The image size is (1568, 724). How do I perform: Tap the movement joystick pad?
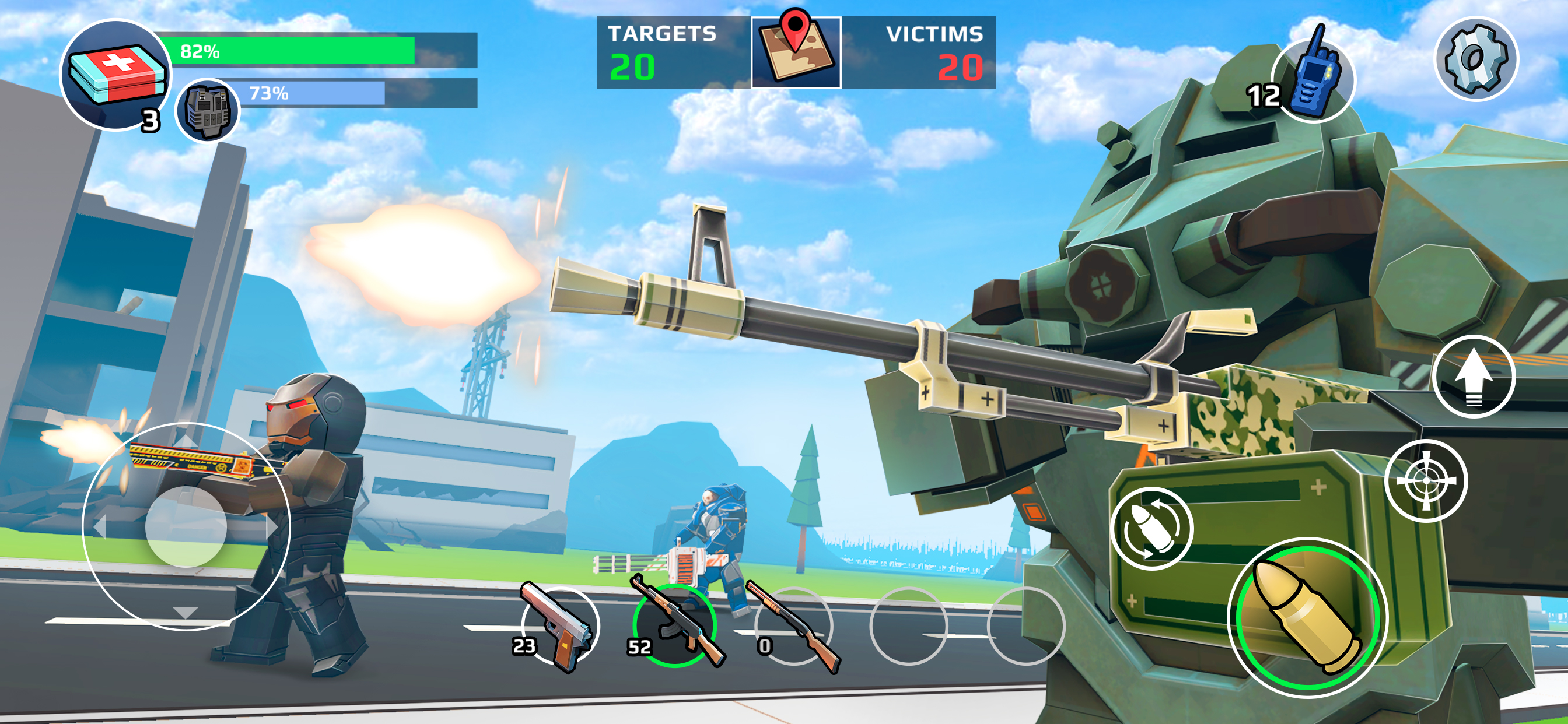coord(186,526)
